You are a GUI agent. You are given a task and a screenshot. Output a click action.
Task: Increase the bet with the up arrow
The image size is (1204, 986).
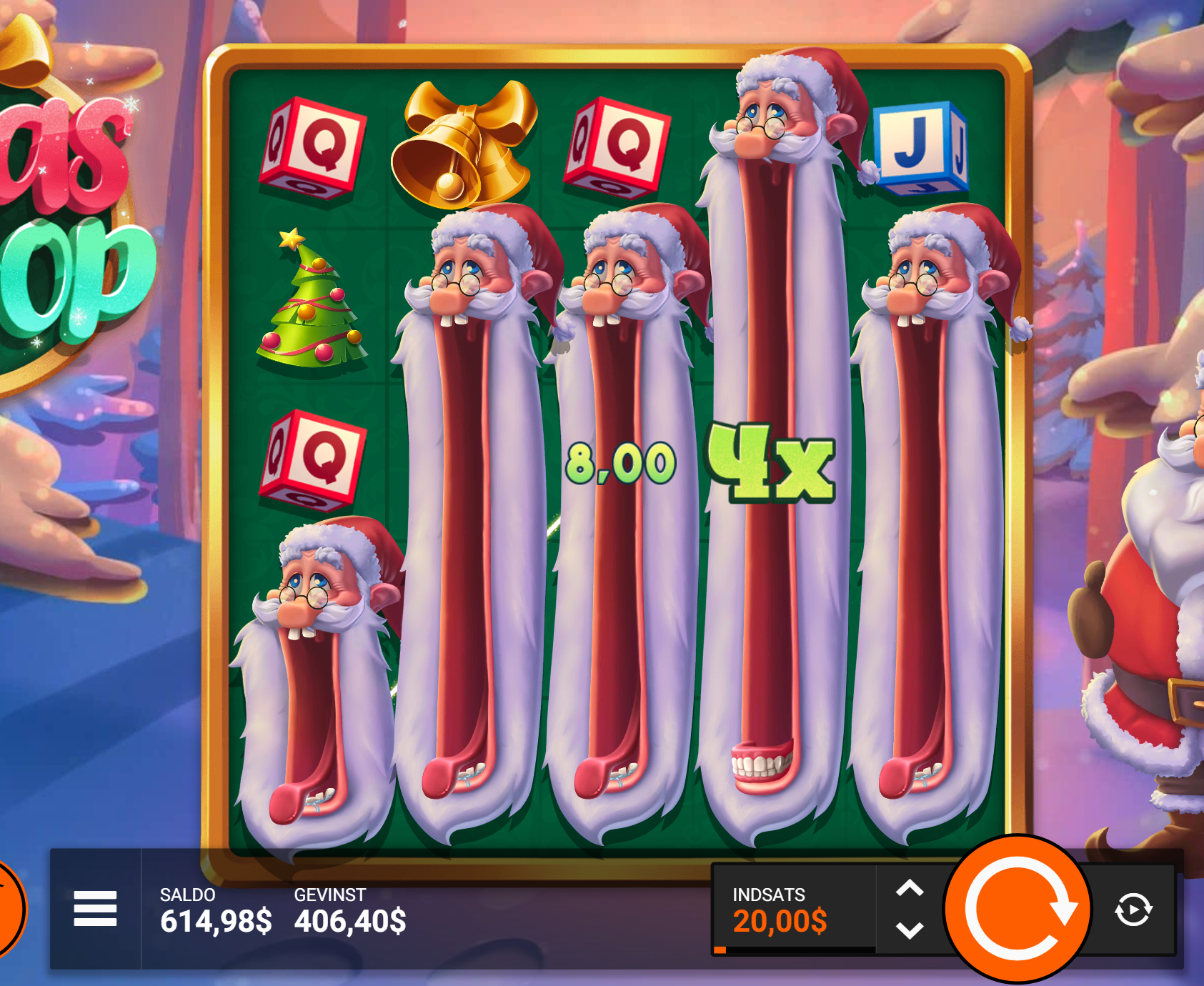pos(909,888)
